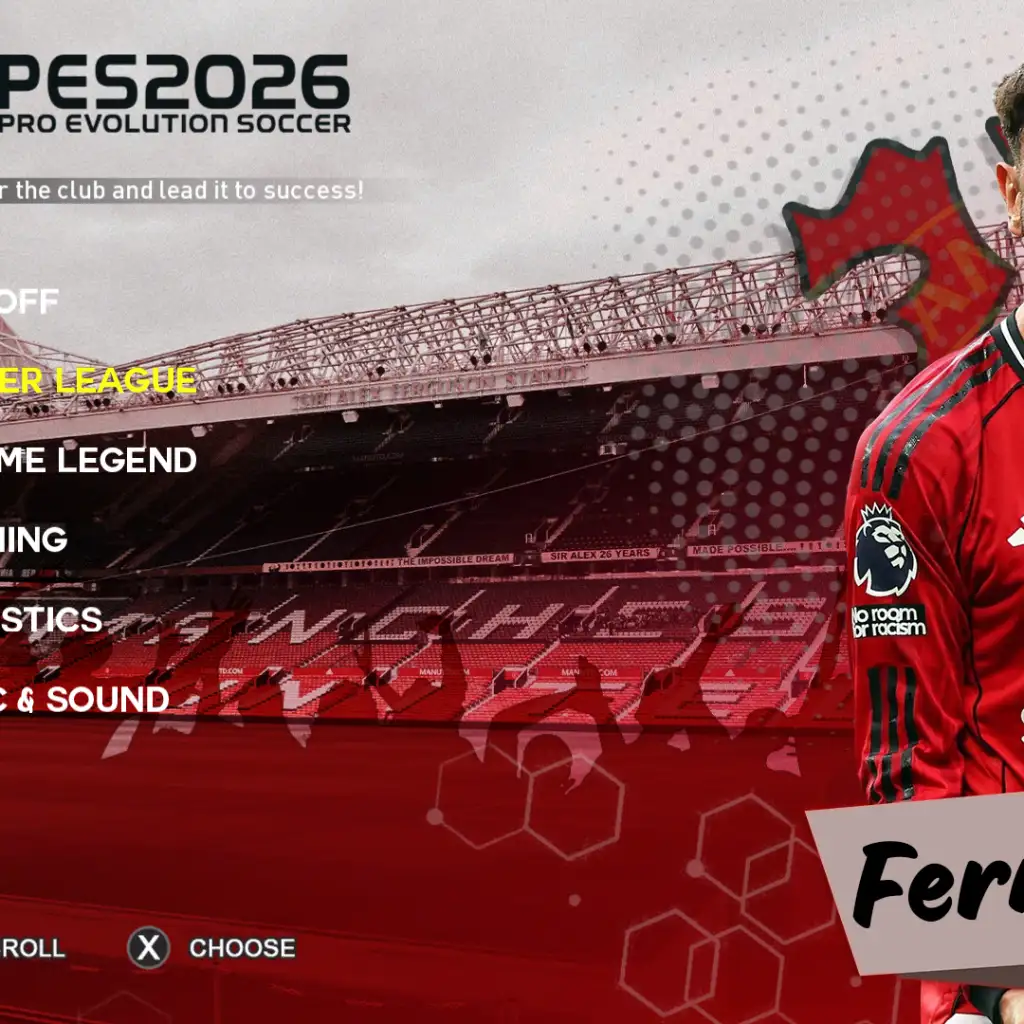Choose the Become Legend mode
1024x1024 pixels.
coord(98,460)
